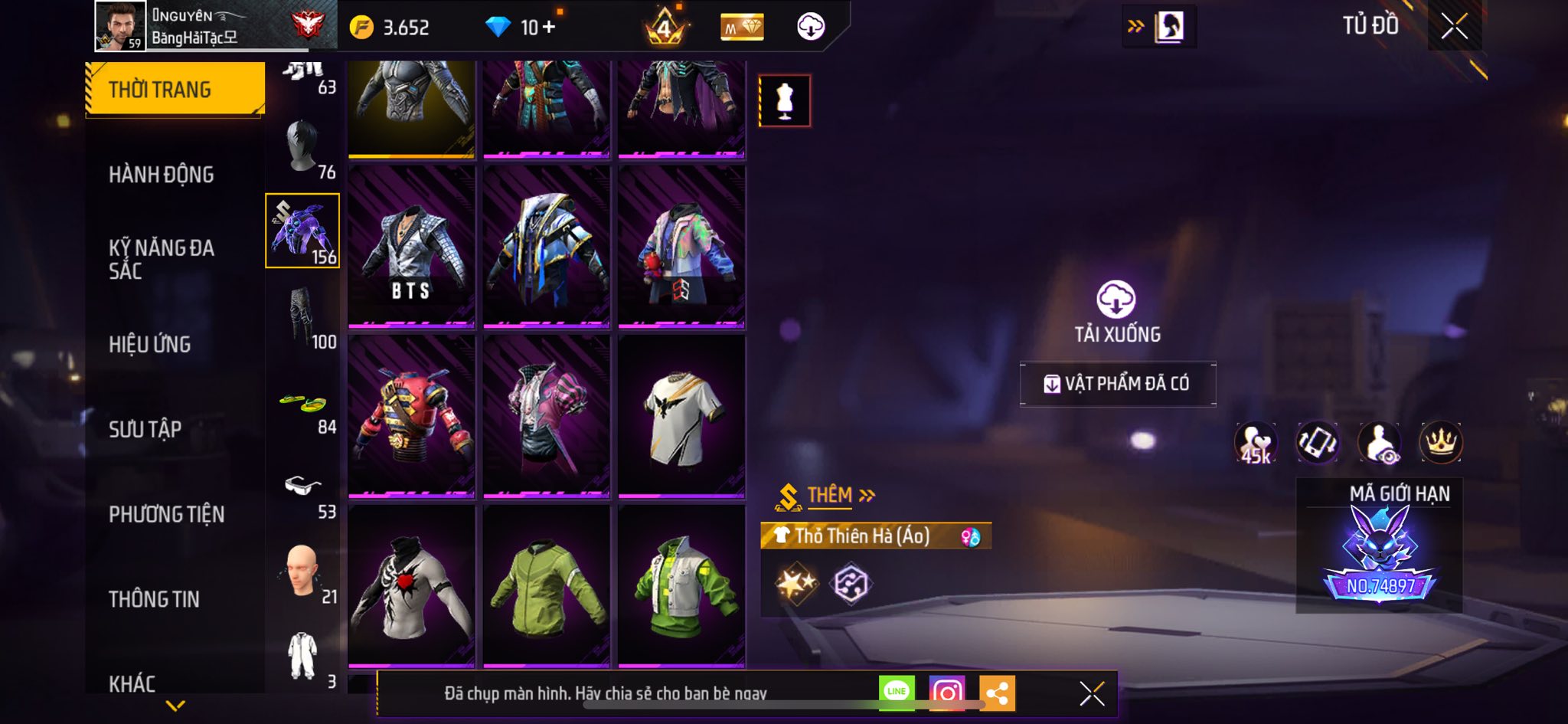Viewport: 1568px width, 724px height.
Task: Pick the plain green jacket
Action: coord(546,586)
